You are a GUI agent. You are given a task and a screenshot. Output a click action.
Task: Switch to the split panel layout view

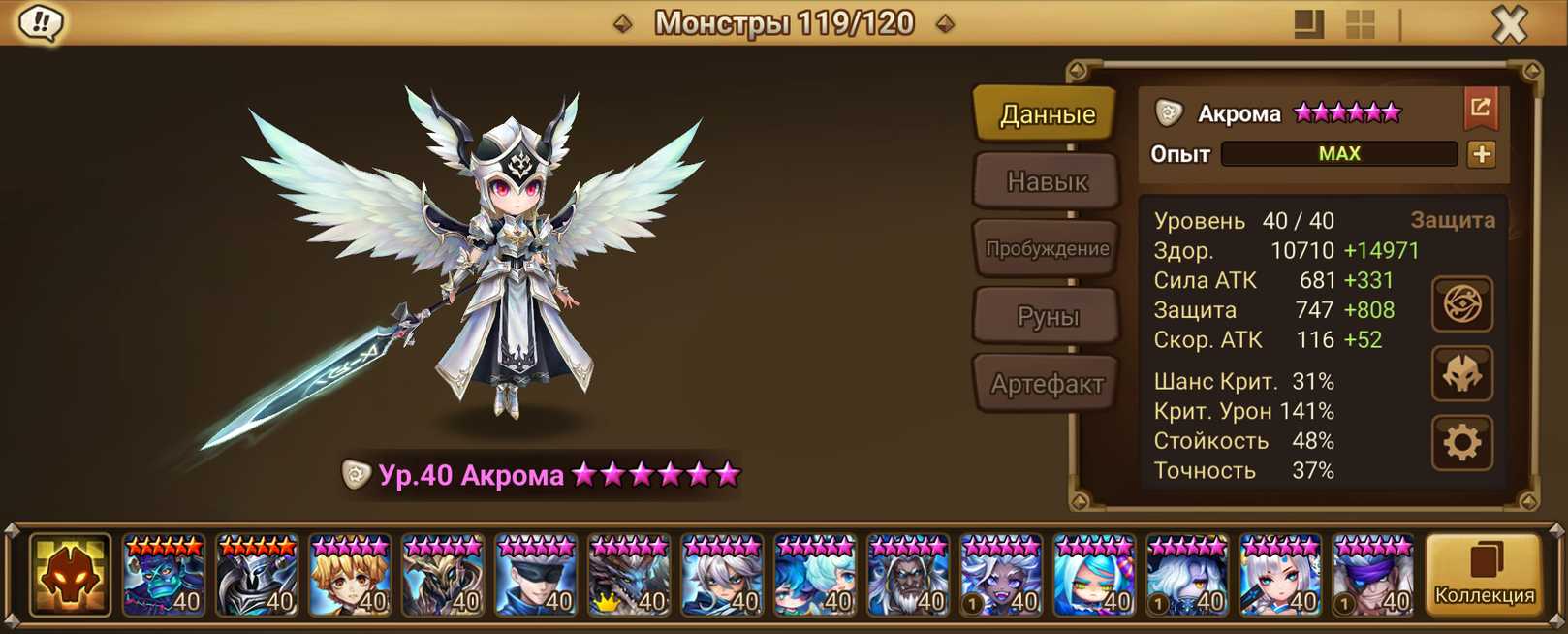1308,24
